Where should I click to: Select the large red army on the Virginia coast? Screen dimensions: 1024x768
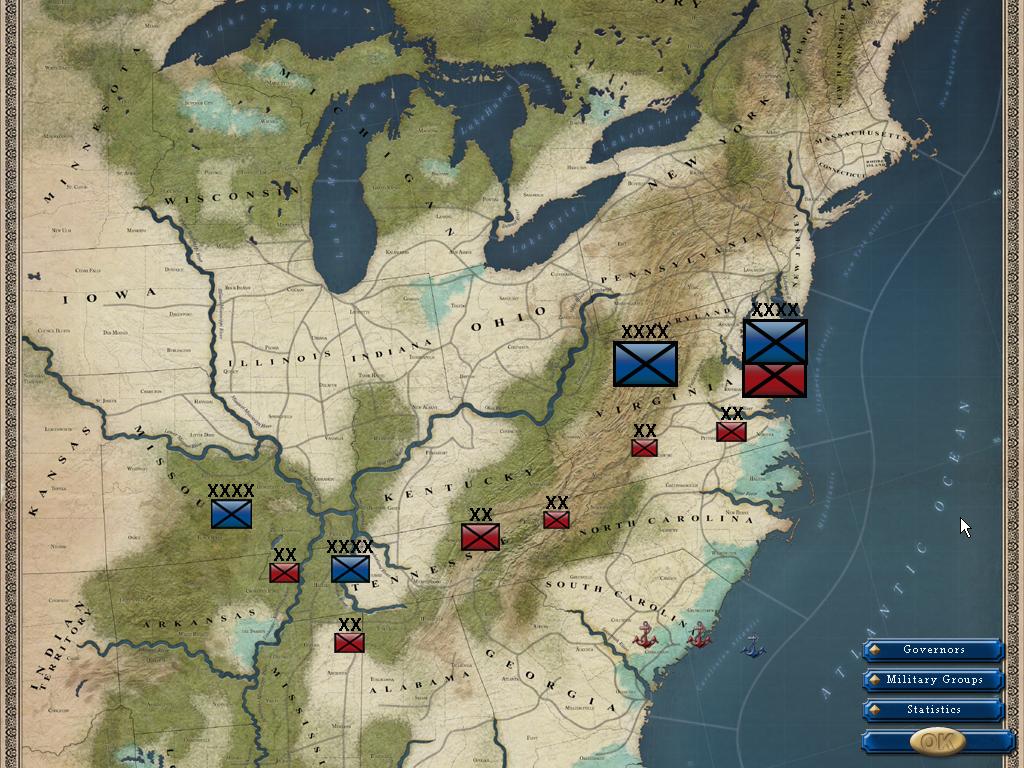775,381
